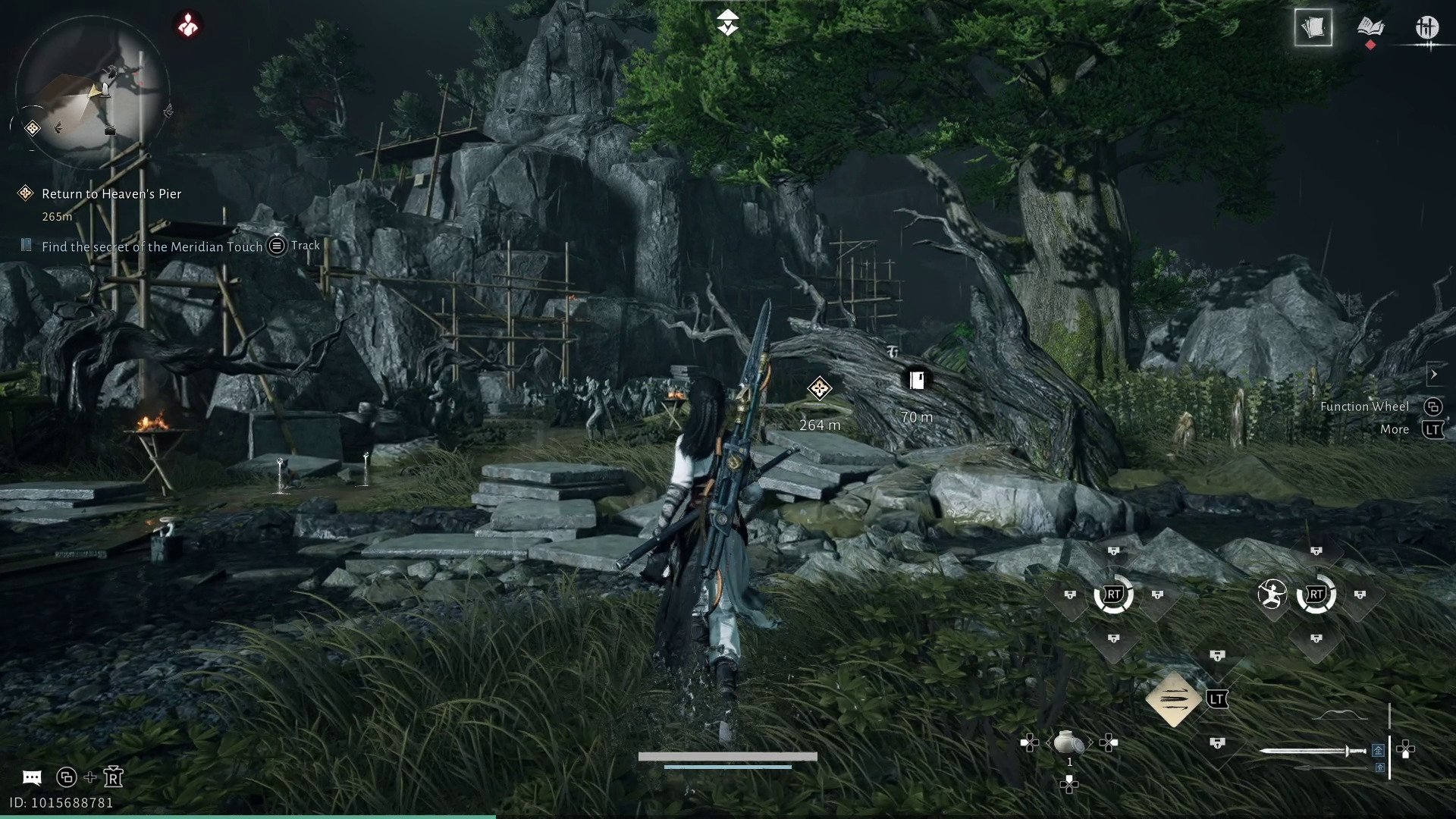Open the chat speech bubble icon
This screenshot has height=819, width=1456.
[32, 777]
